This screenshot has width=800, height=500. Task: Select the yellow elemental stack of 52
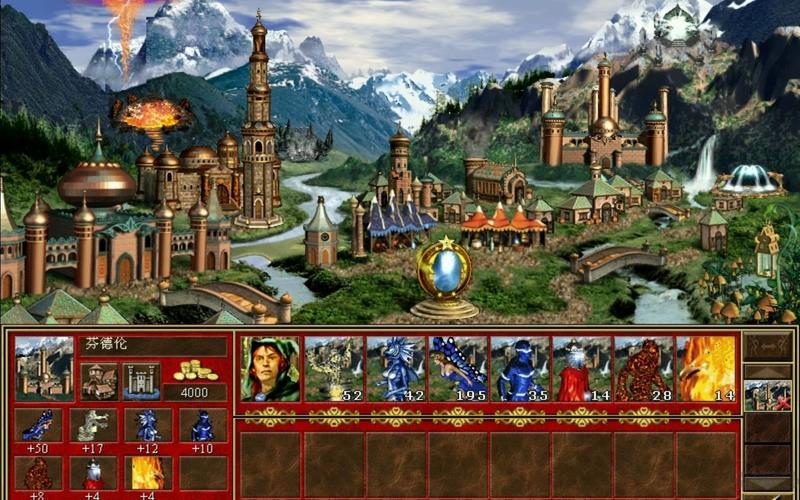(x=333, y=368)
